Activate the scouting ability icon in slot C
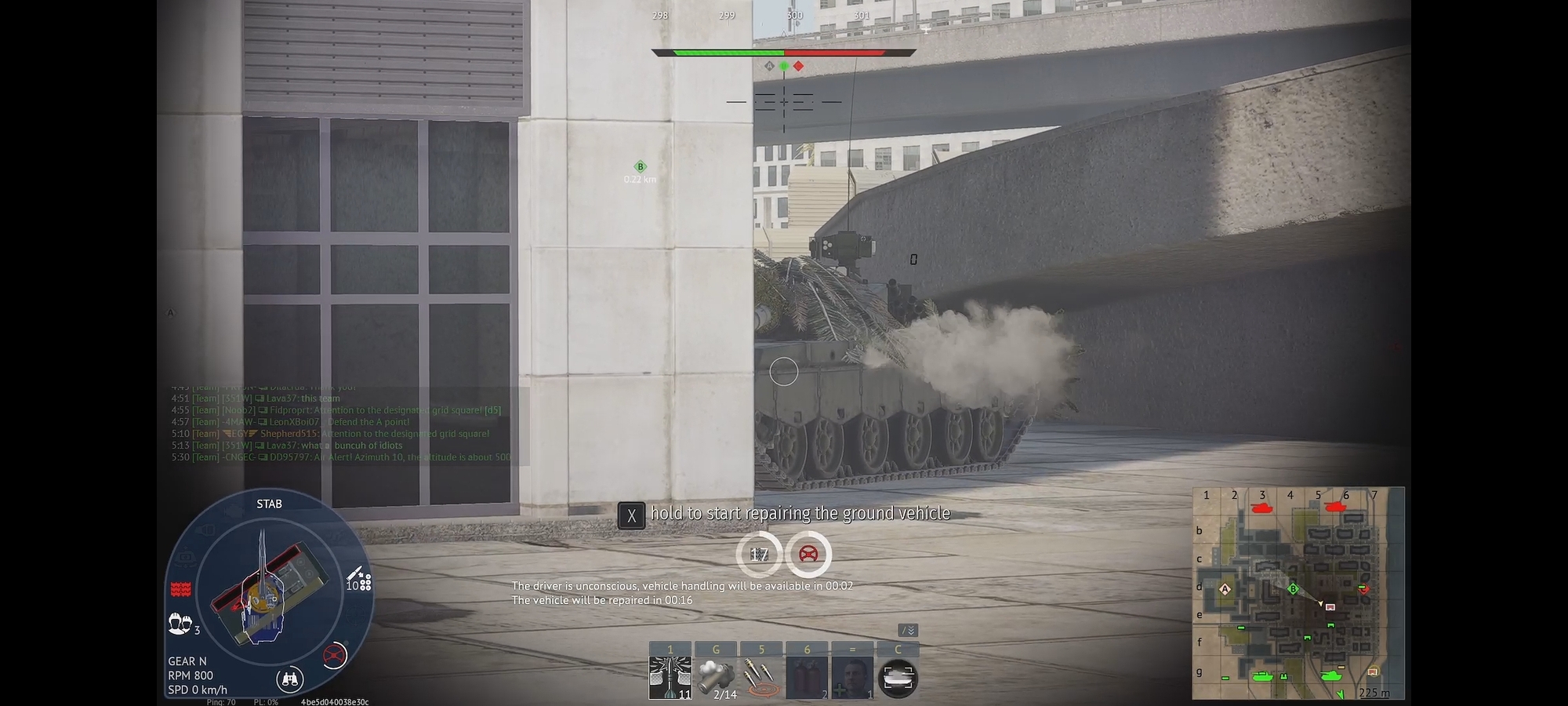The height and width of the screenshot is (706, 1568). 900,676
